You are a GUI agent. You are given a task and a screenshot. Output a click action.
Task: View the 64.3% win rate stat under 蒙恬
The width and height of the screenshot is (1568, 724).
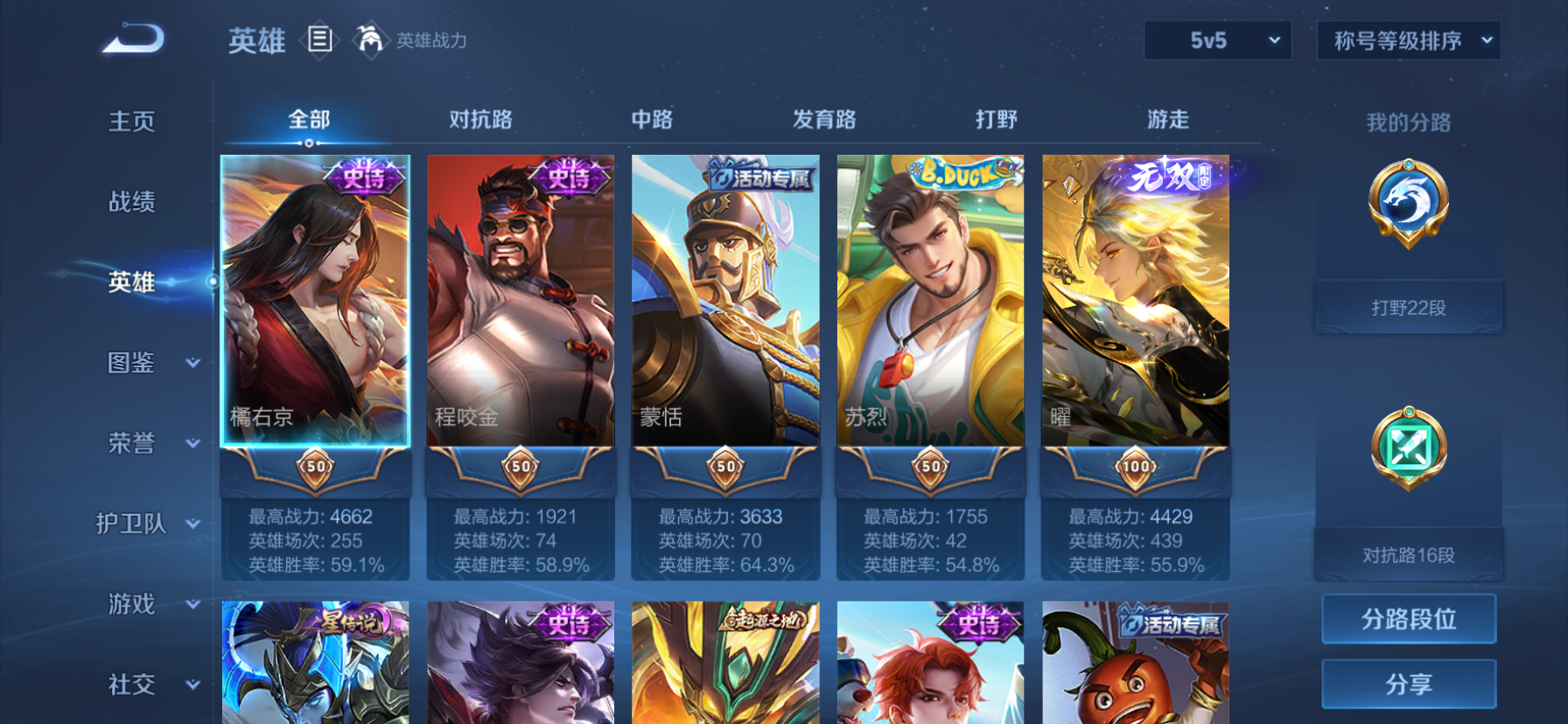click(x=724, y=564)
